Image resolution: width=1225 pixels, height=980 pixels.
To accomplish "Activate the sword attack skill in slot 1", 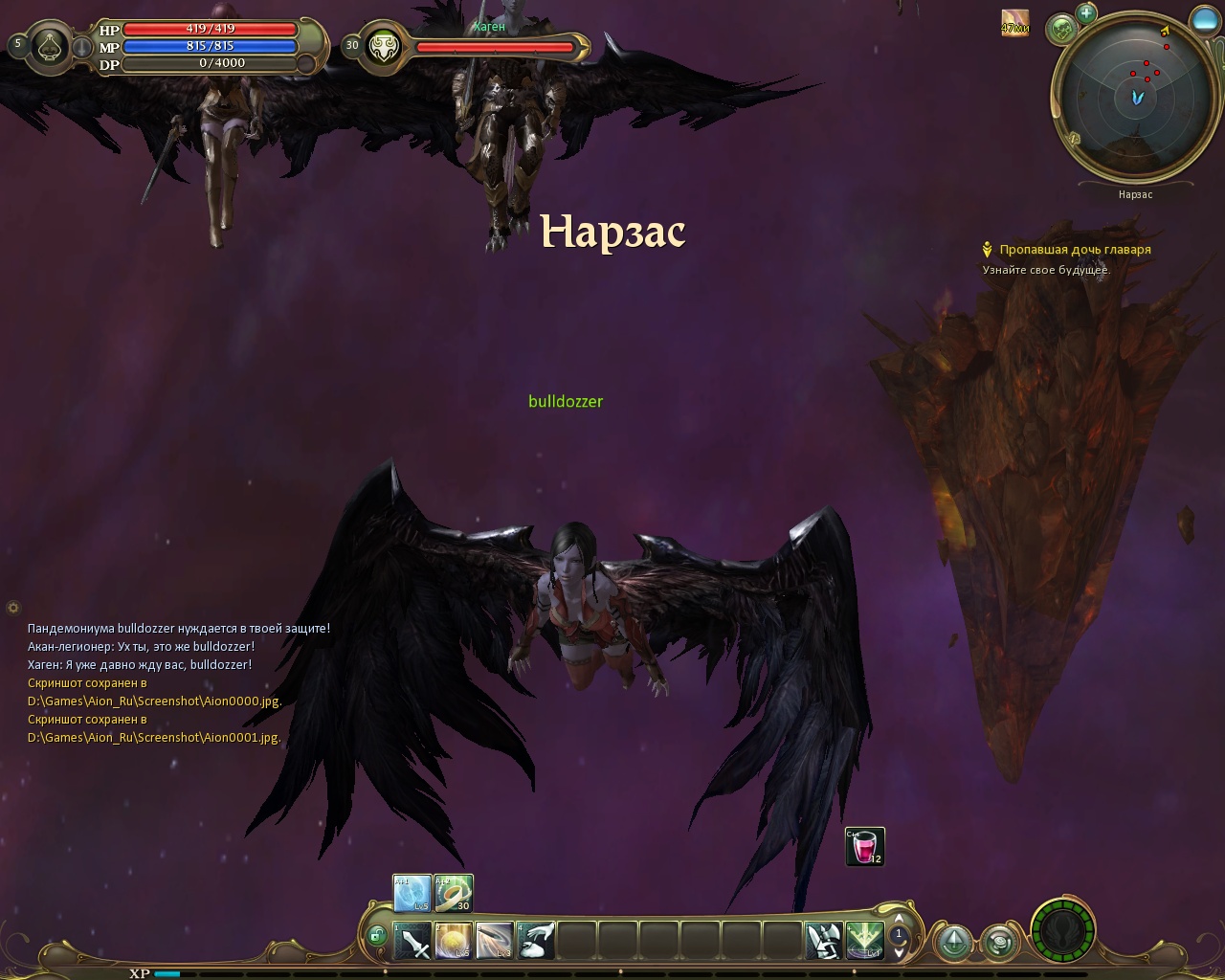I will (x=412, y=941).
